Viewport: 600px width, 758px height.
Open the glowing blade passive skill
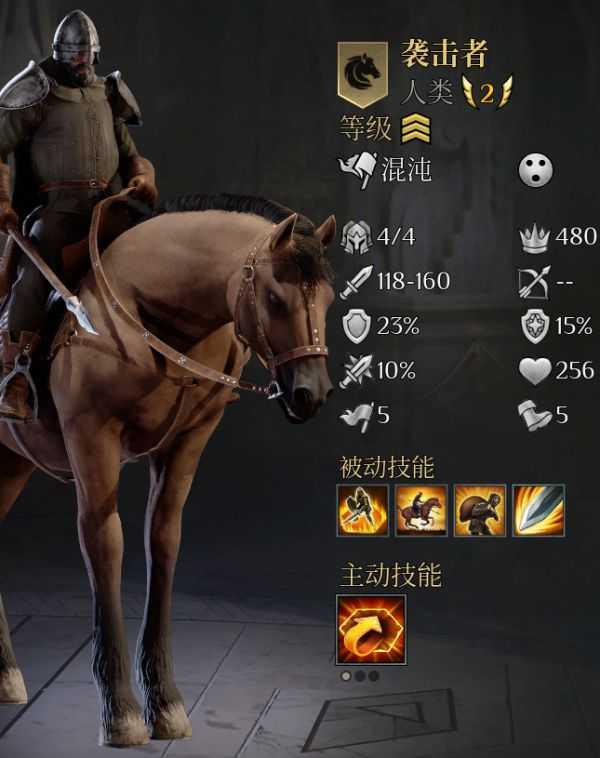pyautogui.click(x=539, y=510)
